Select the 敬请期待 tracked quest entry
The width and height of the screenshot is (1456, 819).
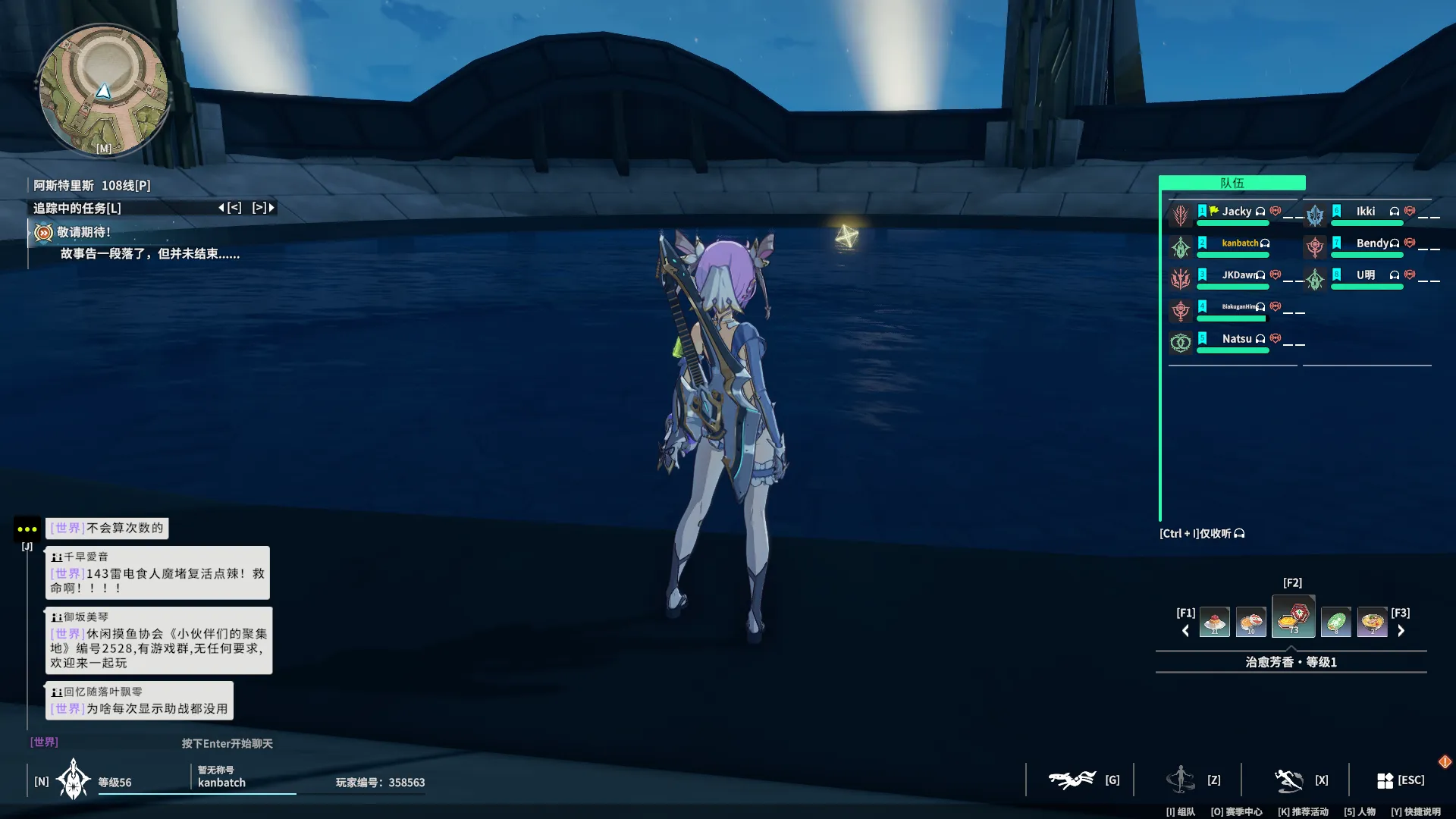[x=83, y=233]
